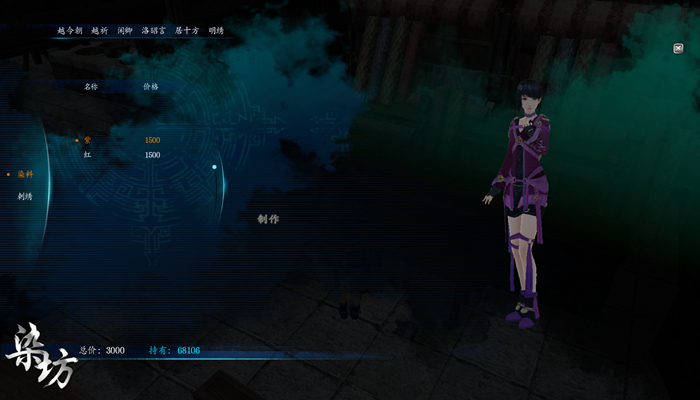Choose the 闲卿 character tab

tap(125, 31)
